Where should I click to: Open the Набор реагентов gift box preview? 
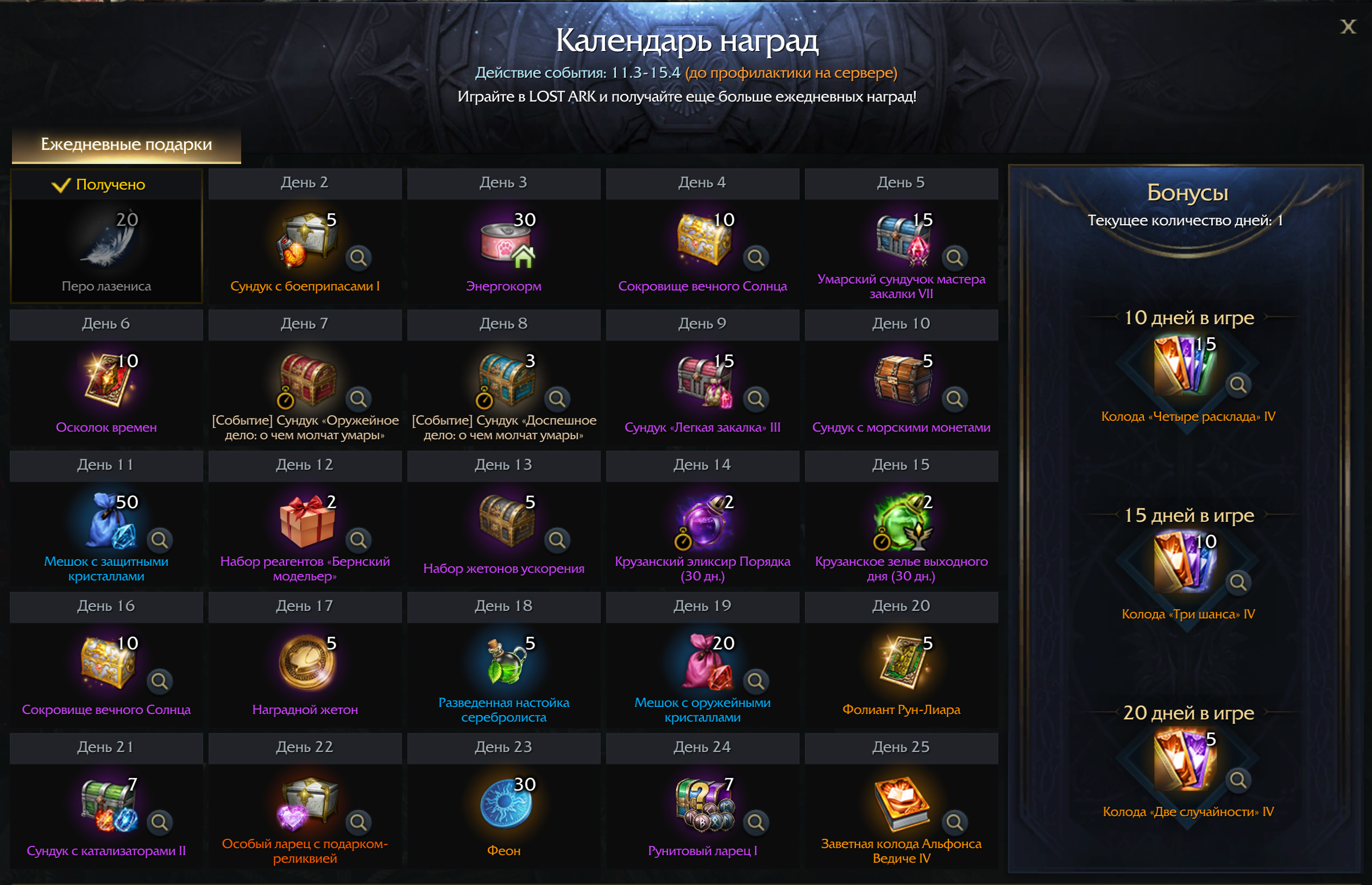click(358, 540)
